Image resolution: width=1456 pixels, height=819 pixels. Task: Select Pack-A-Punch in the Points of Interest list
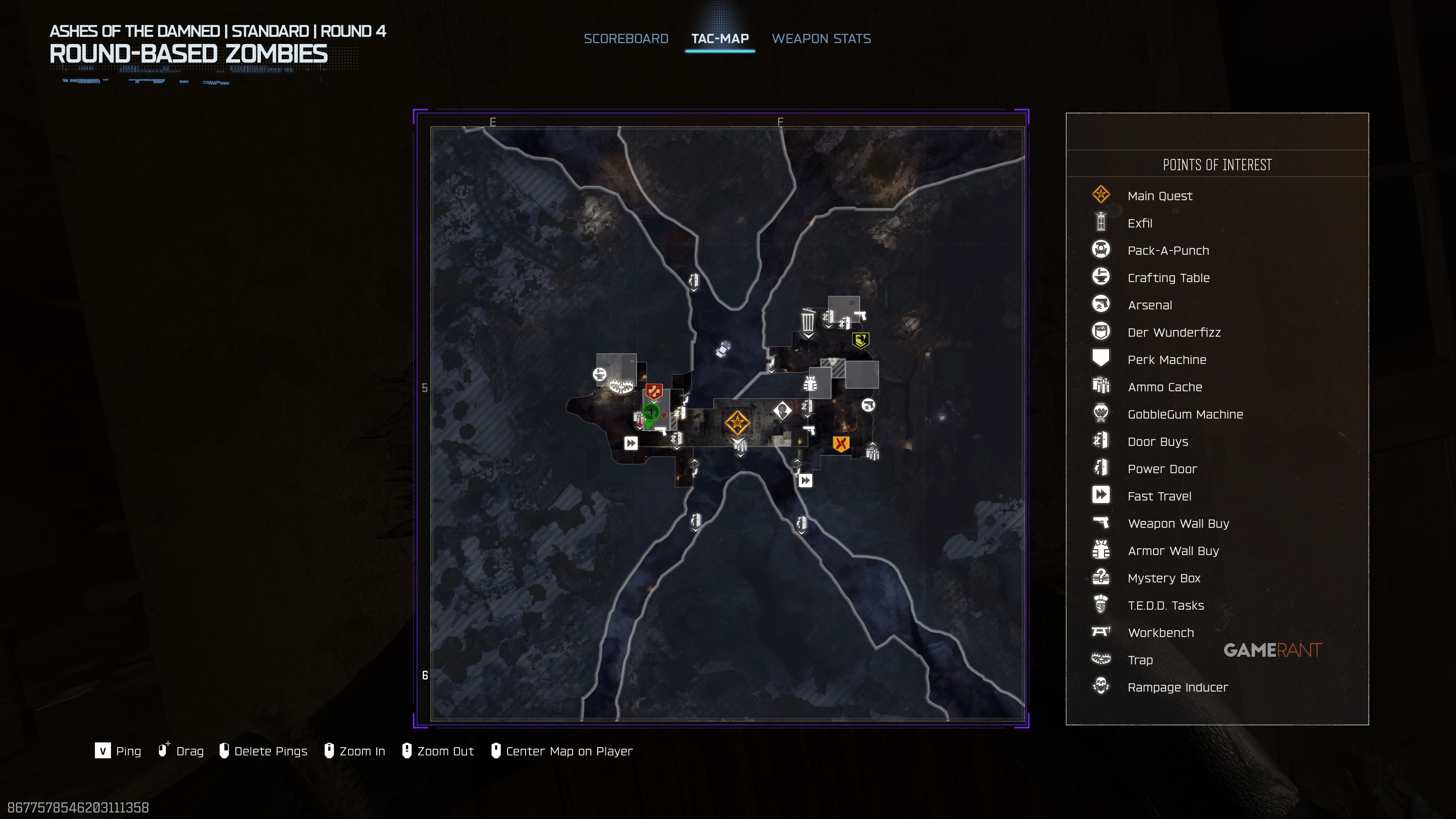click(x=1168, y=250)
